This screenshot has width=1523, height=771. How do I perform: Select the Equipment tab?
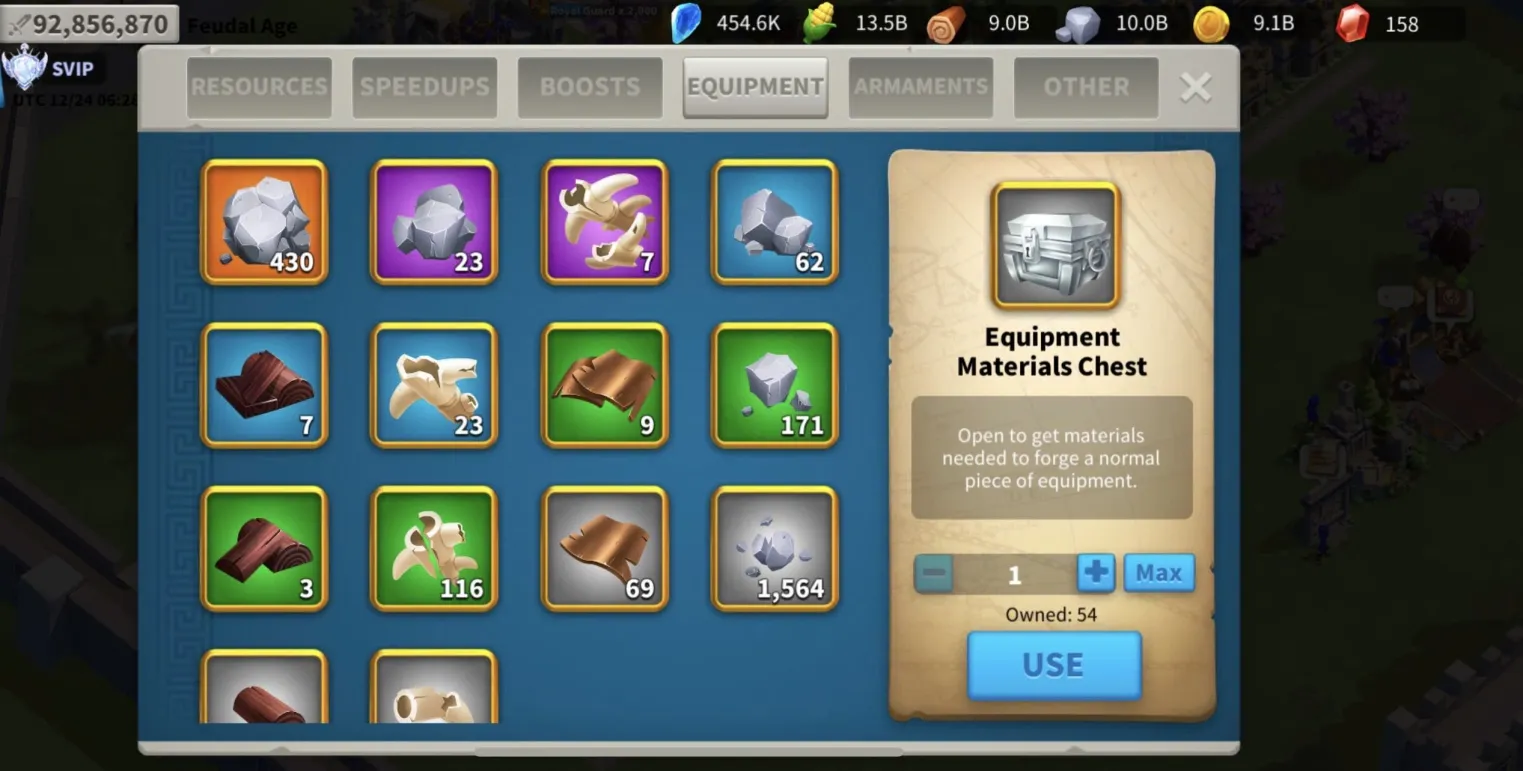tap(755, 87)
